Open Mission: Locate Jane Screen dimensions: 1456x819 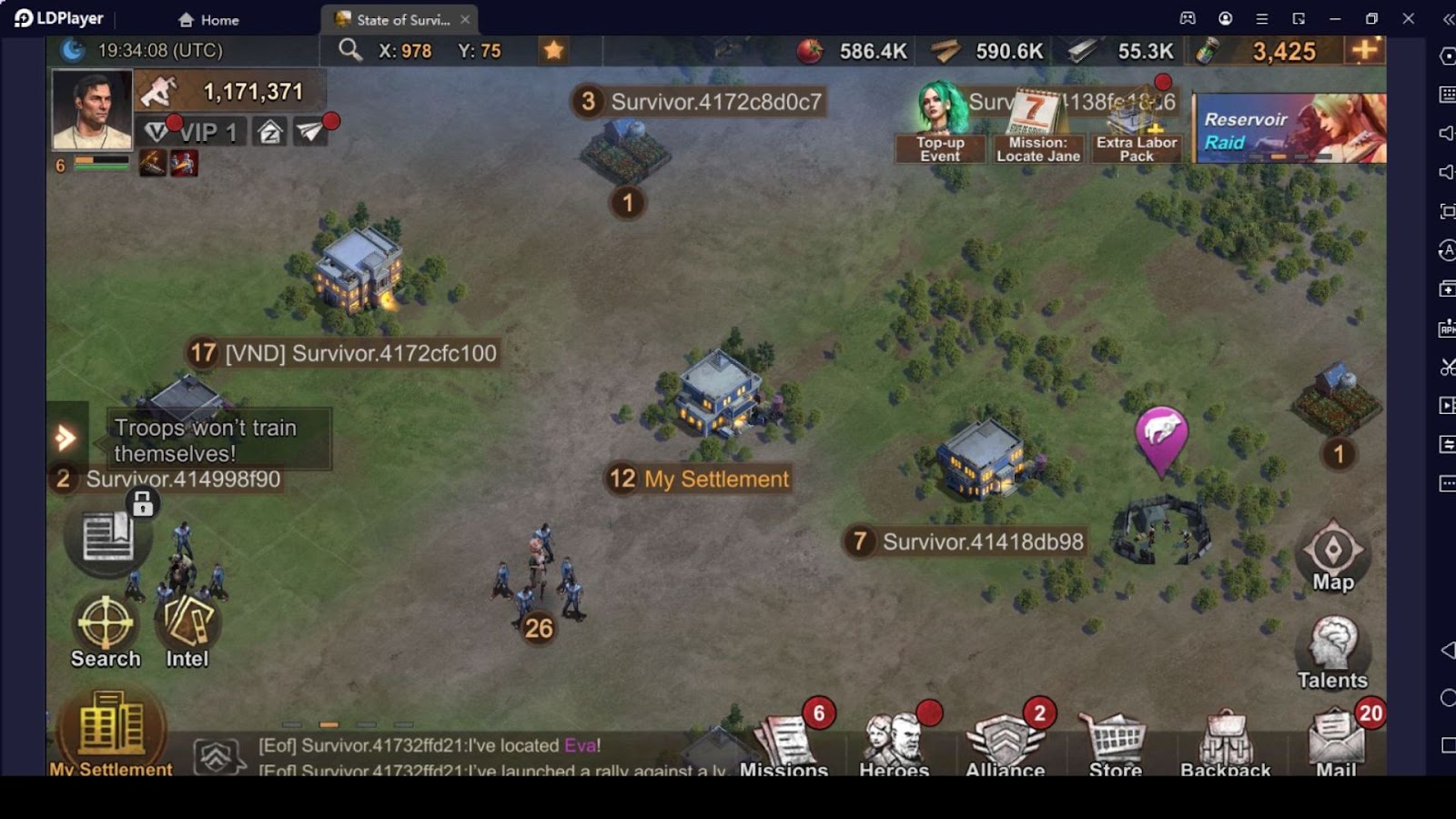(1037, 125)
